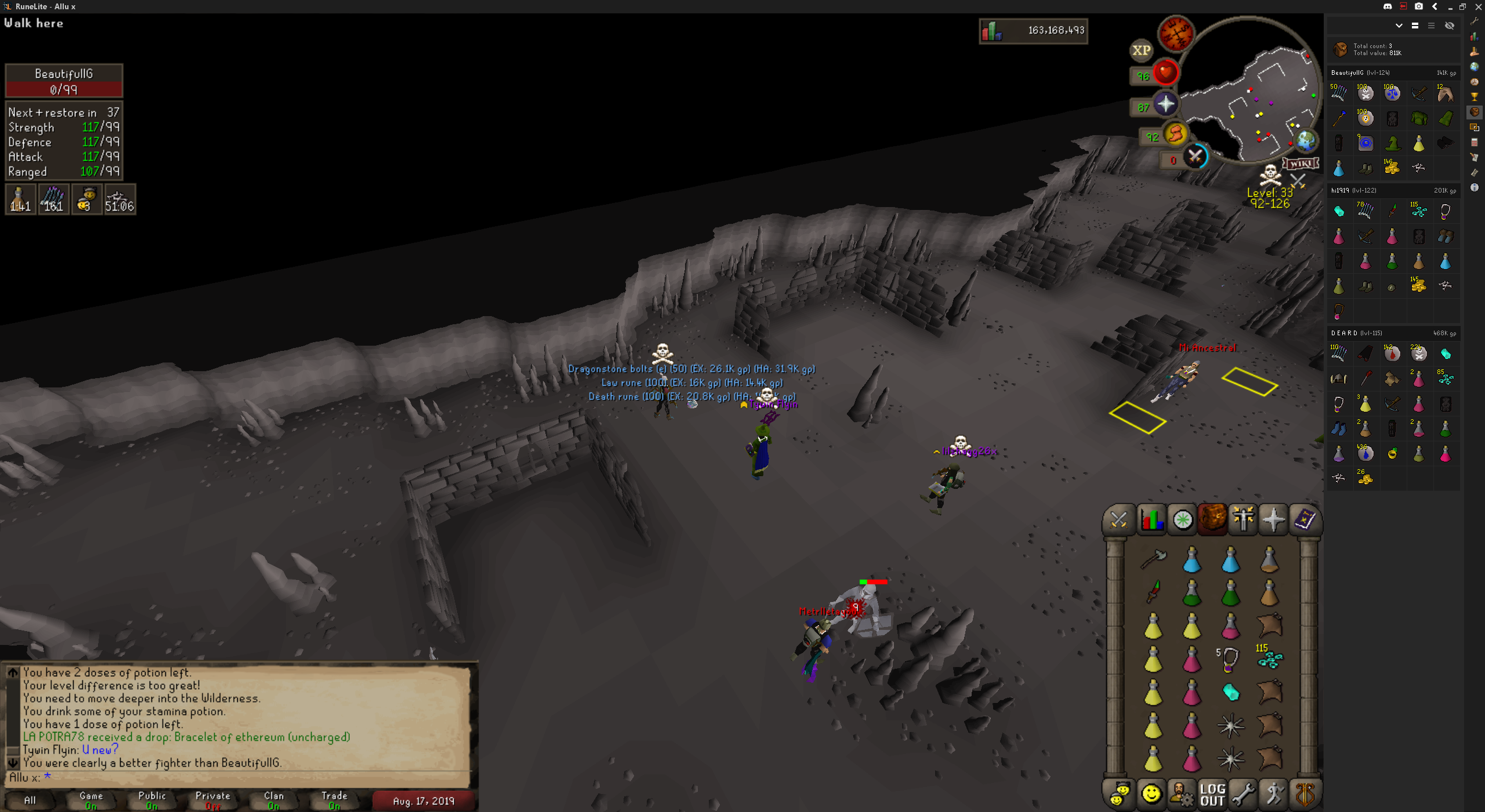1485x812 pixels.
Task: Select the halberd in the inventory
Action: 1153,559
